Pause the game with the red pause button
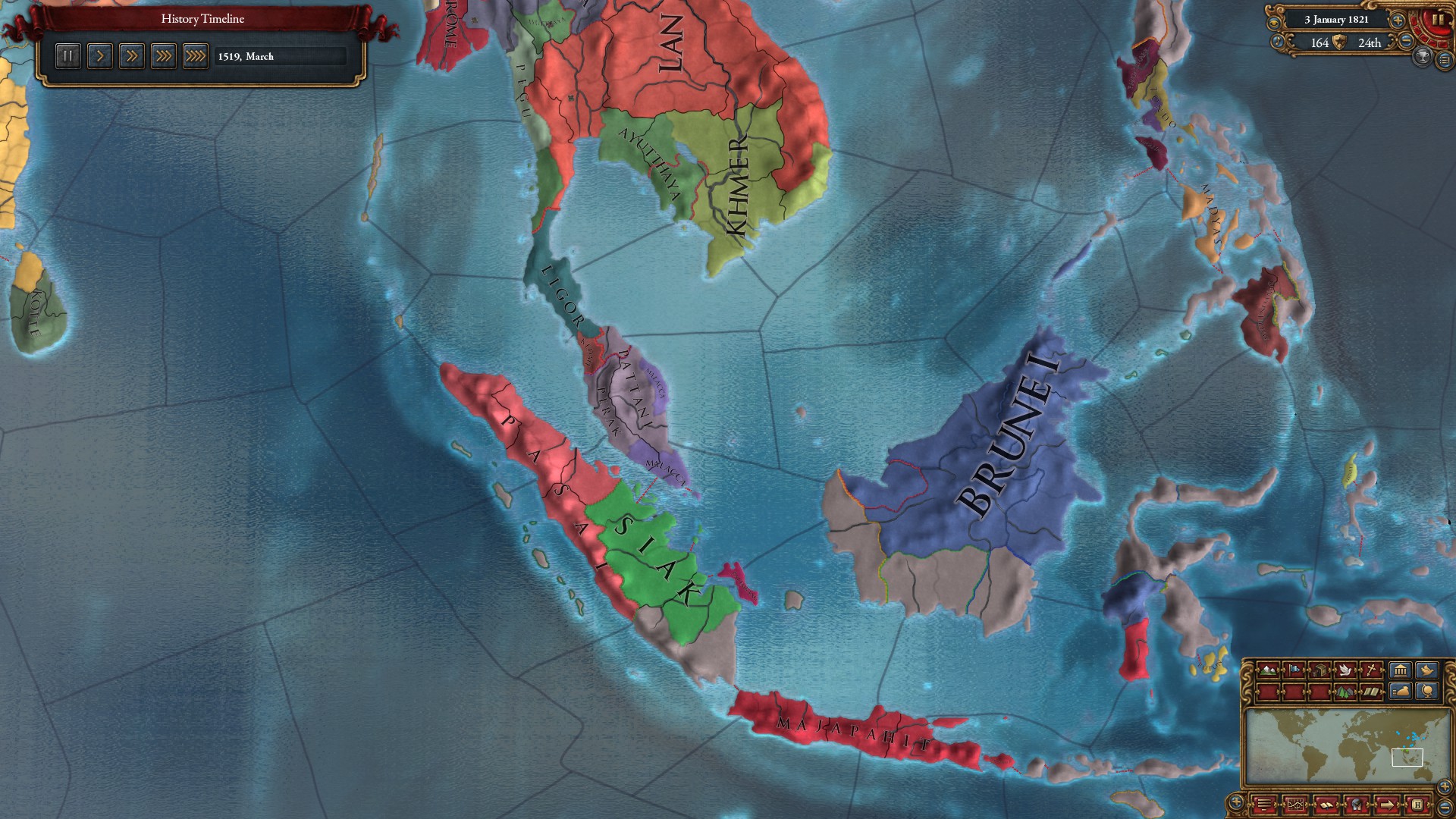 coord(1438,20)
